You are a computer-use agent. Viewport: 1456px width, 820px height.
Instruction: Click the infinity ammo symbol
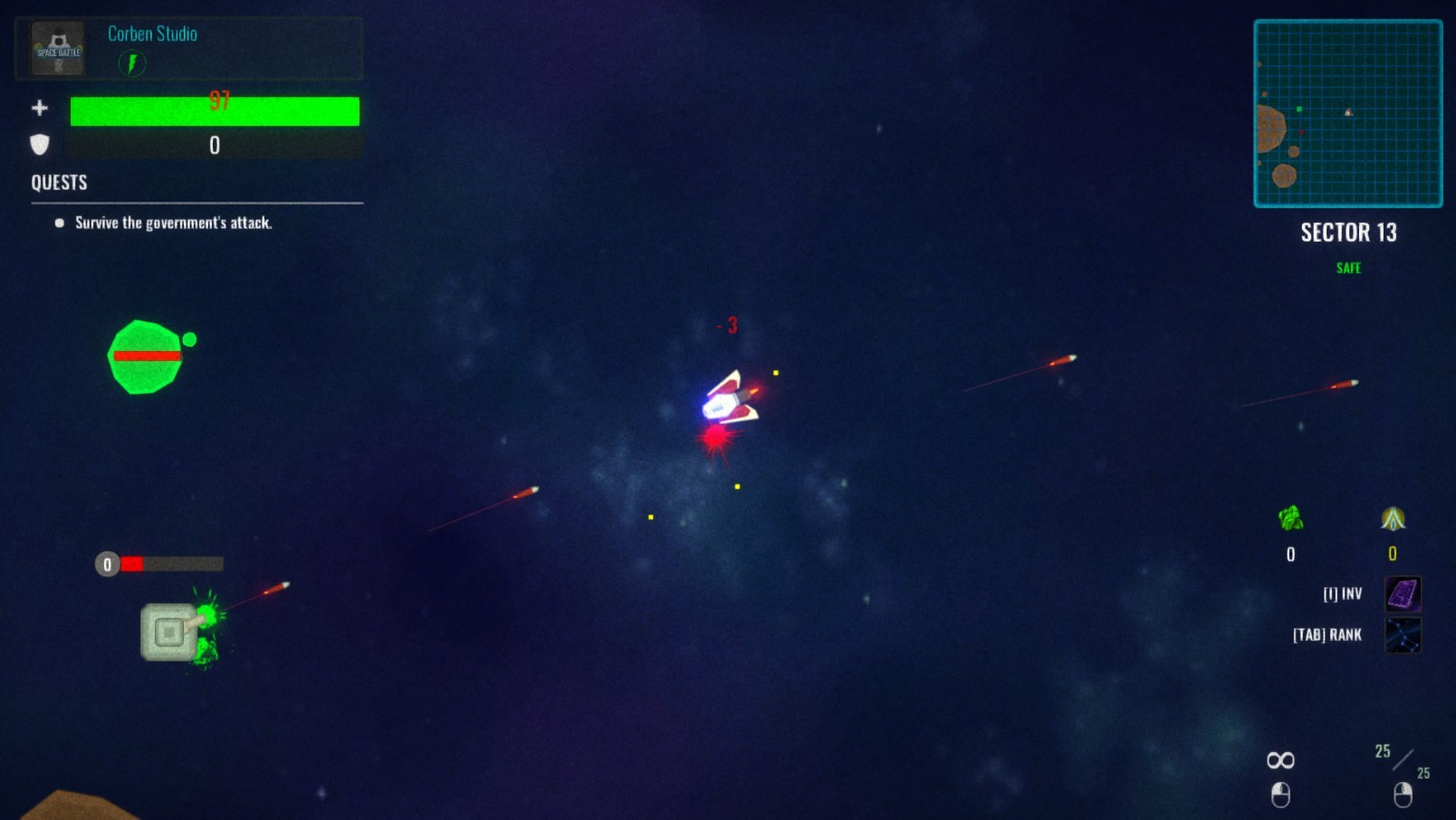tap(1279, 759)
